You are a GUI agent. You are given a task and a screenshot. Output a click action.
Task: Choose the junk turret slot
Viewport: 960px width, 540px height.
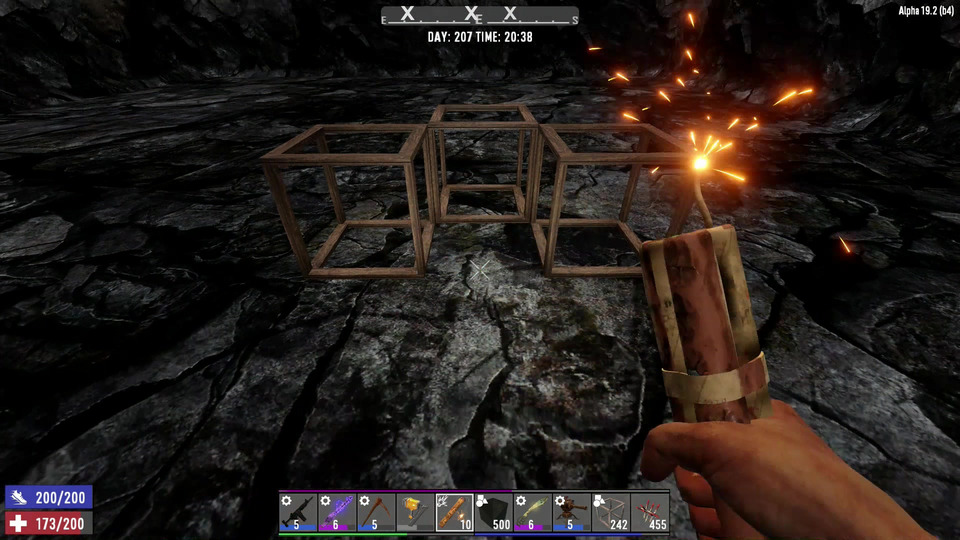571,512
